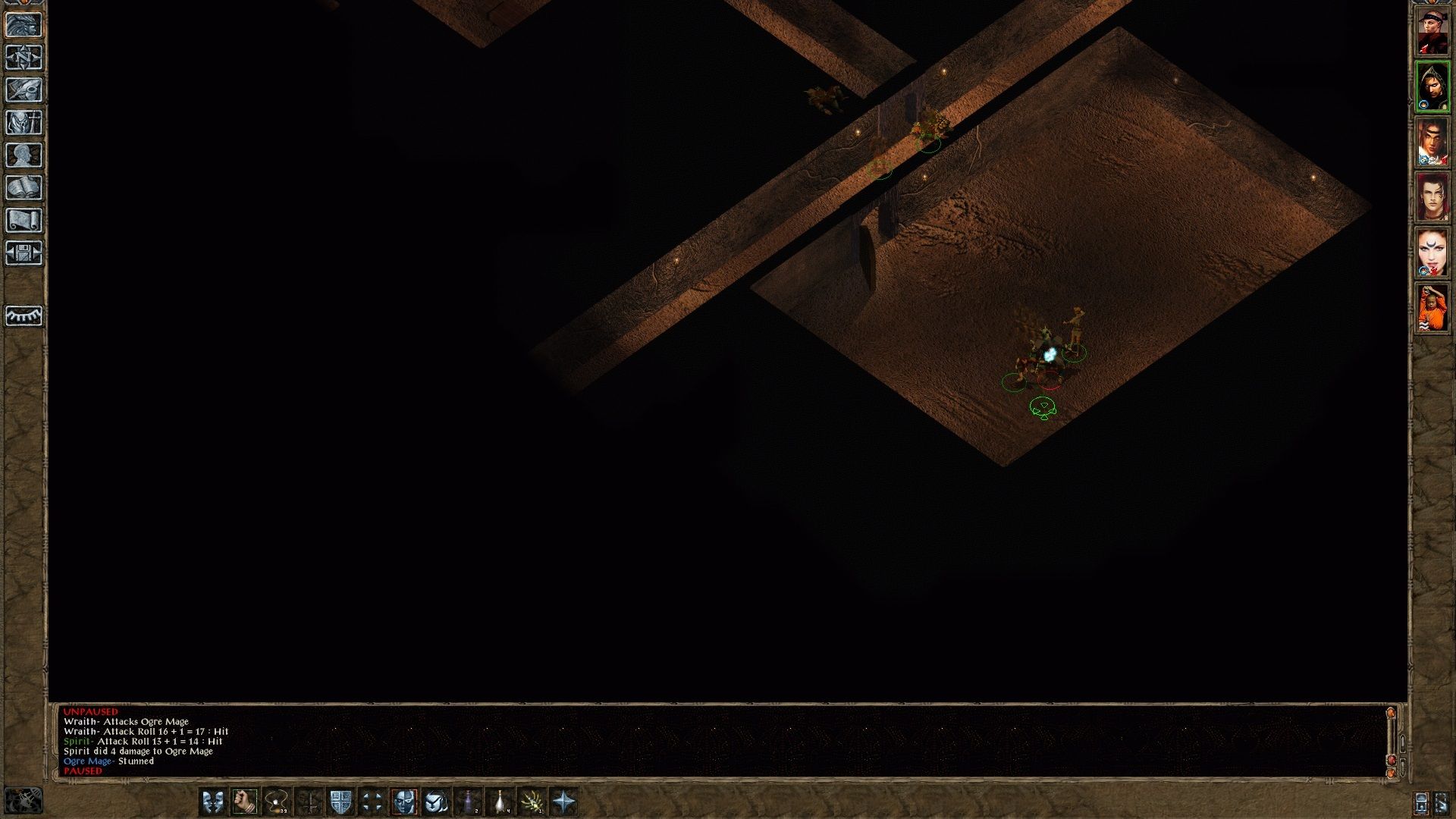Open the area map via compass icon

click(x=24, y=57)
